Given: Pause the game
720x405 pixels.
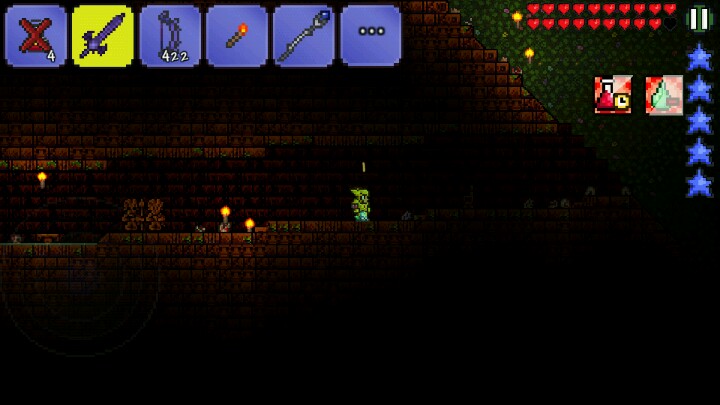Looking at the screenshot, I should tap(698, 19).
